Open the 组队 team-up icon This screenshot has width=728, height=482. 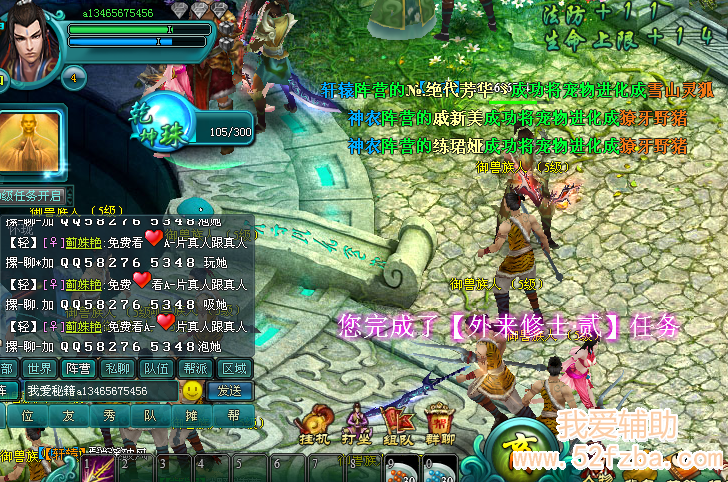(x=398, y=425)
